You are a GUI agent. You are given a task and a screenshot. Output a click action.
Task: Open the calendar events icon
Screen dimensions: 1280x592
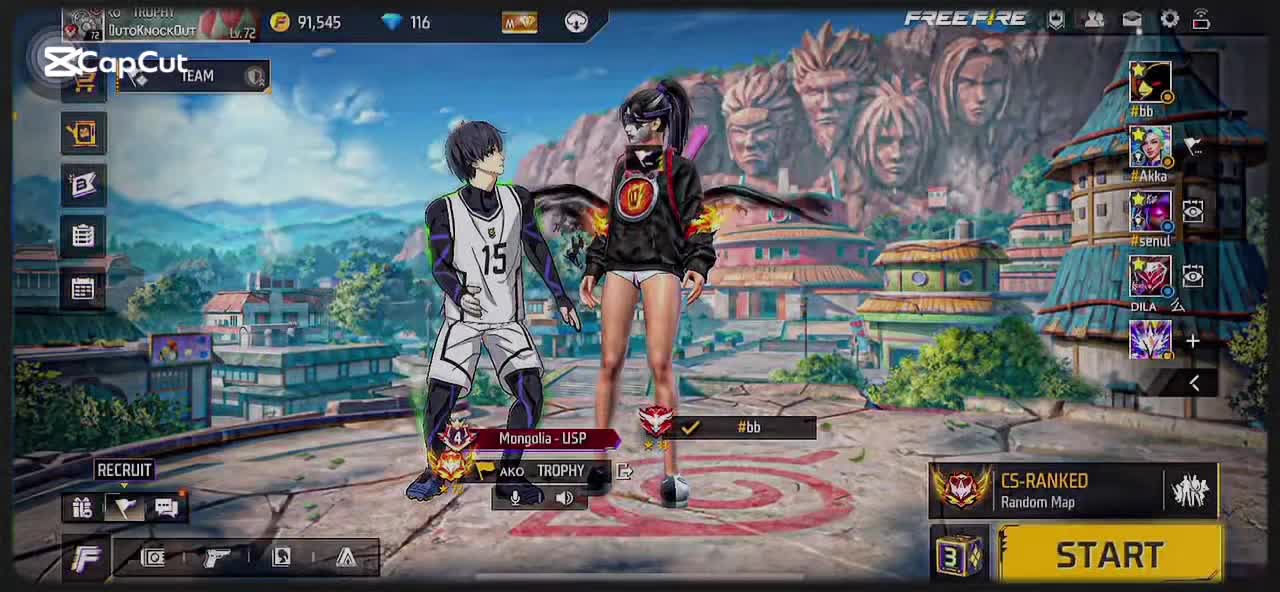[x=83, y=289]
